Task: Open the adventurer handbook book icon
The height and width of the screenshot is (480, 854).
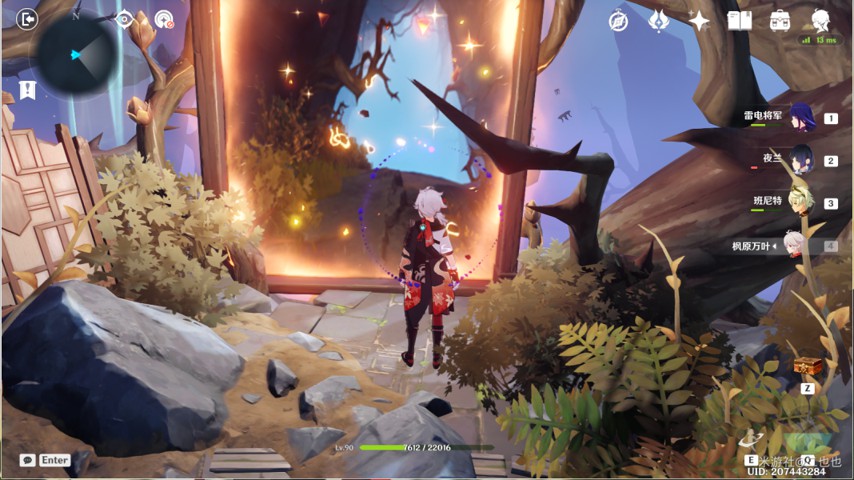Action: point(739,21)
